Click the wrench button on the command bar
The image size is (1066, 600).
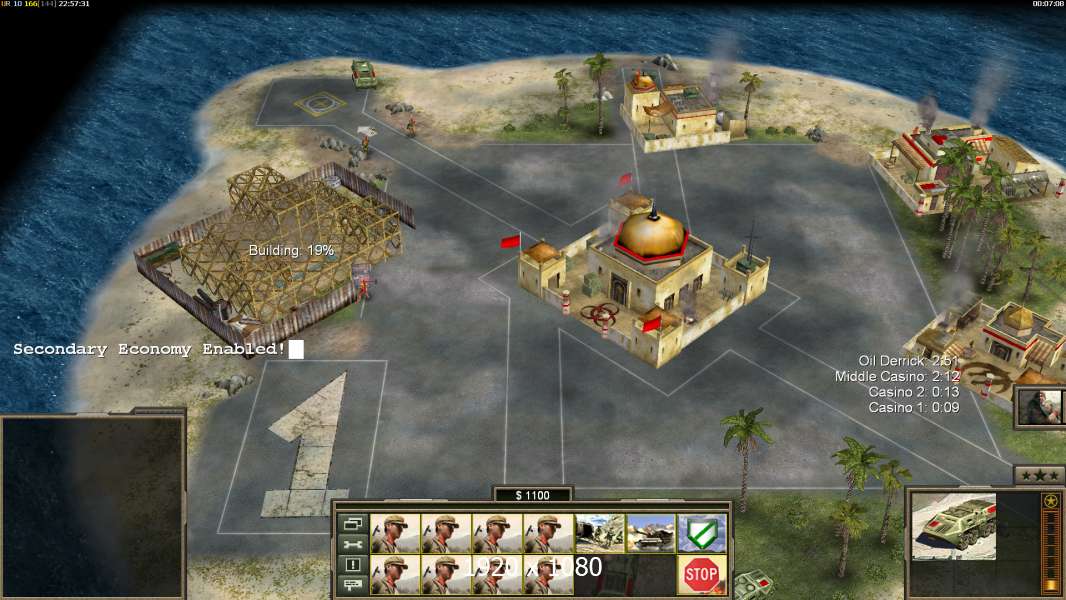tap(353, 544)
